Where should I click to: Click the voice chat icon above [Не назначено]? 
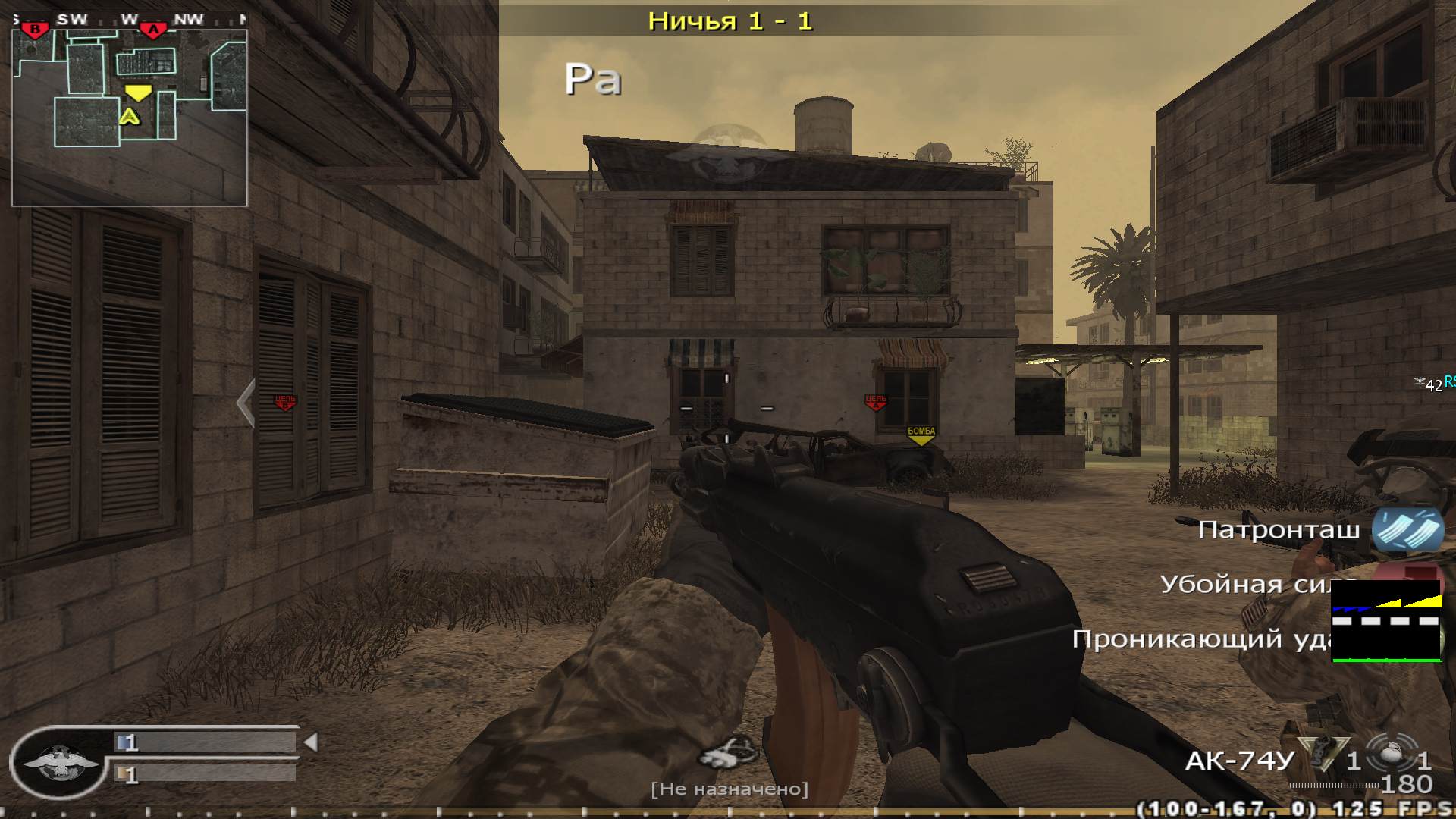tap(726, 754)
